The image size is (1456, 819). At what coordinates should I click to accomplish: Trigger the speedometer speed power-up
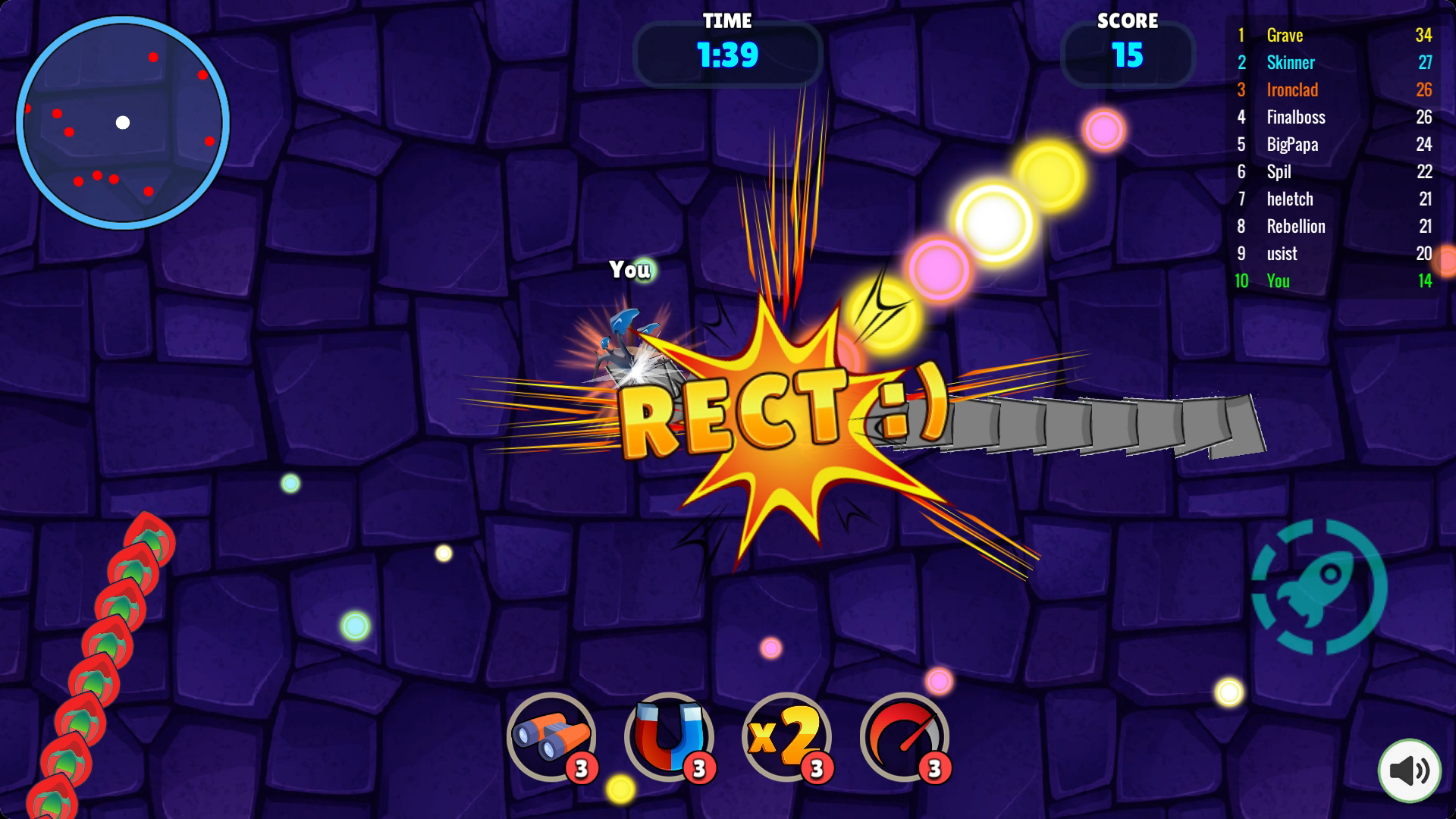pos(904,736)
